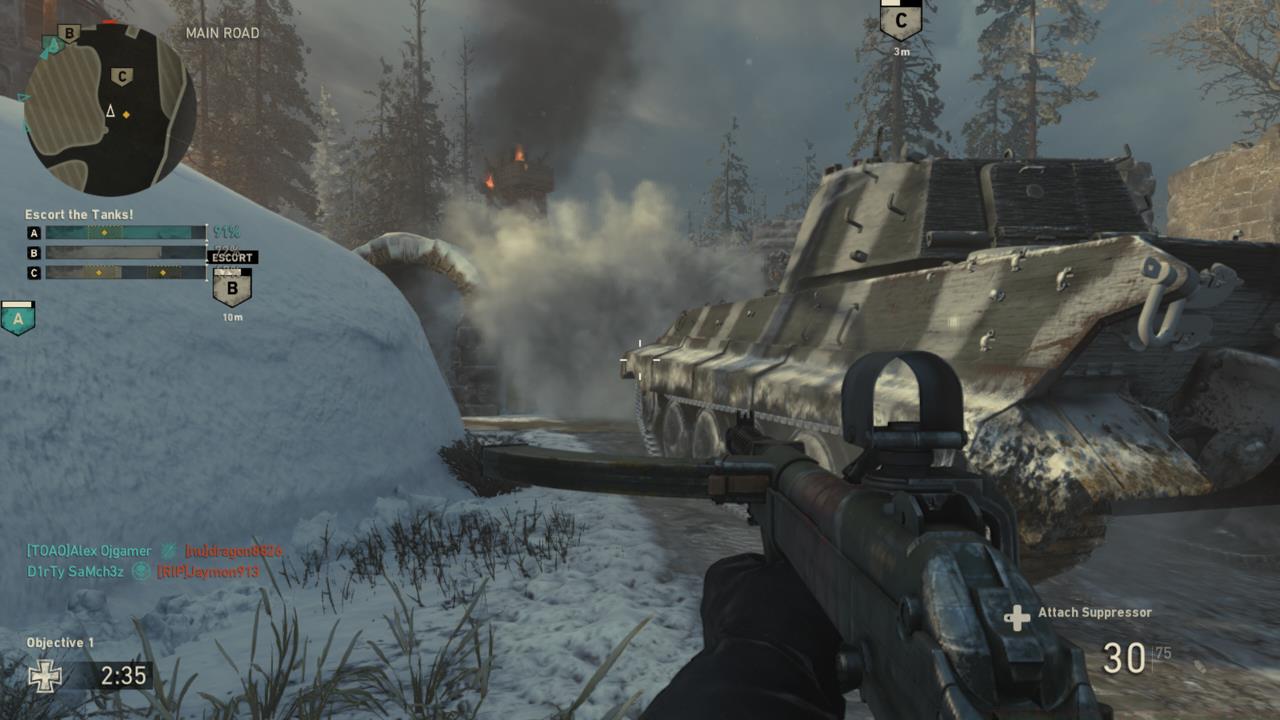
Task: Click the player arrow at minimap center
Action: 109,112
